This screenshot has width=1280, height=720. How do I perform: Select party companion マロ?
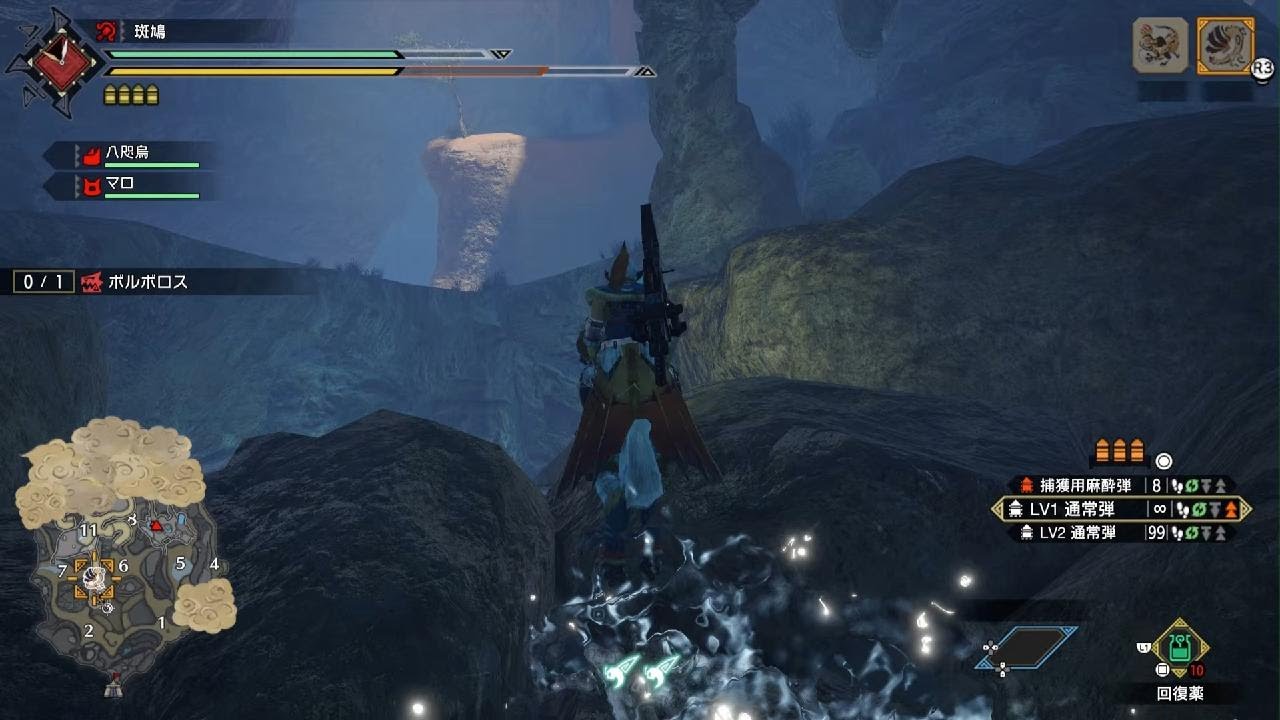[128, 185]
